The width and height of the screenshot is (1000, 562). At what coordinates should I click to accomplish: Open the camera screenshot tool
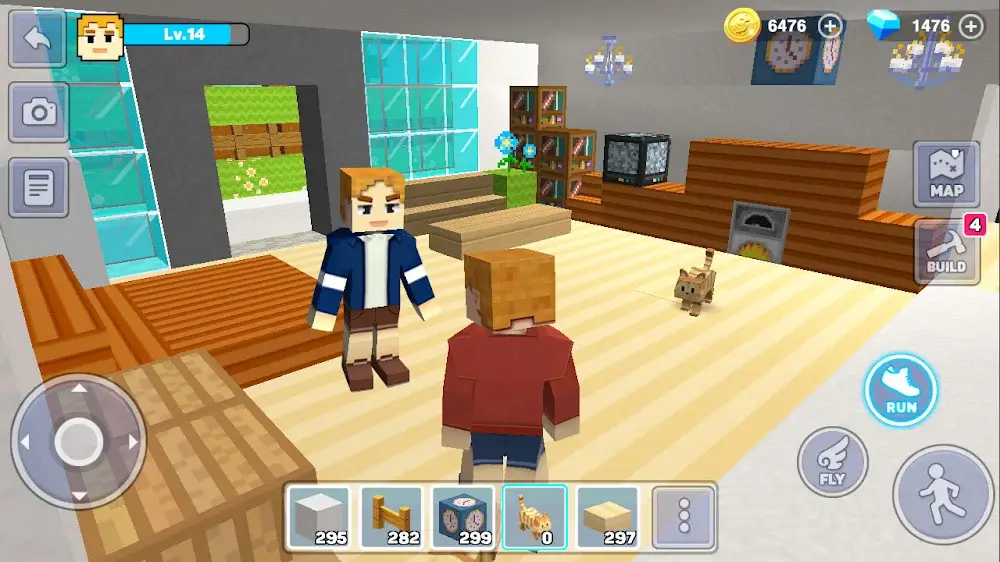(x=38, y=111)
